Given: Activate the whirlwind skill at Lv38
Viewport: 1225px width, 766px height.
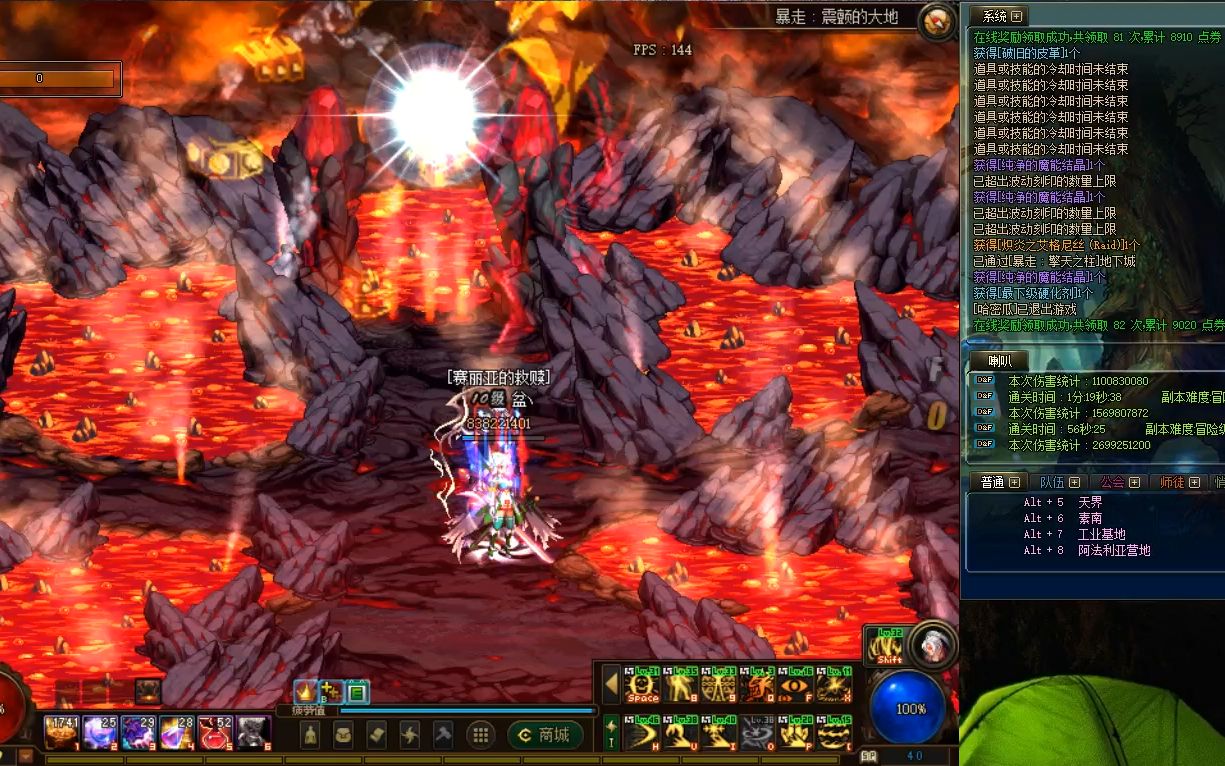Looking at the screenshot, I should [x=757, y=734].
